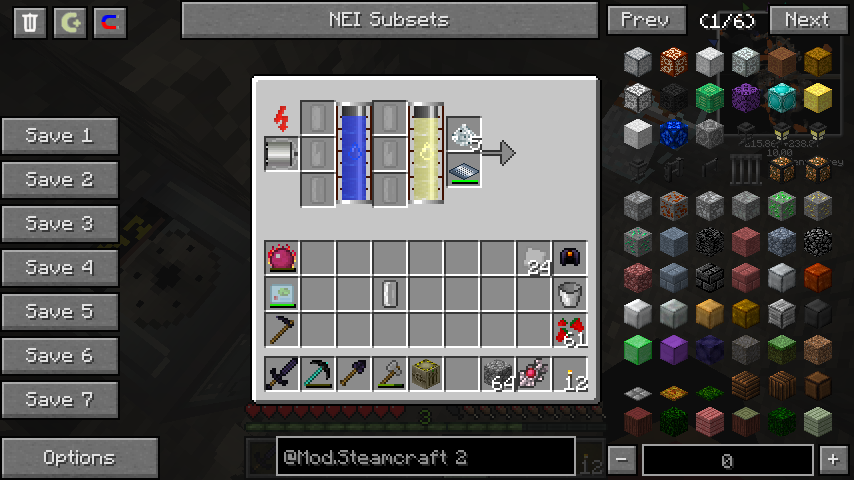Viewport: 854px width, 480px height.
Task: Click the blue water fluid tank
Action: click(x=355, y=153)
